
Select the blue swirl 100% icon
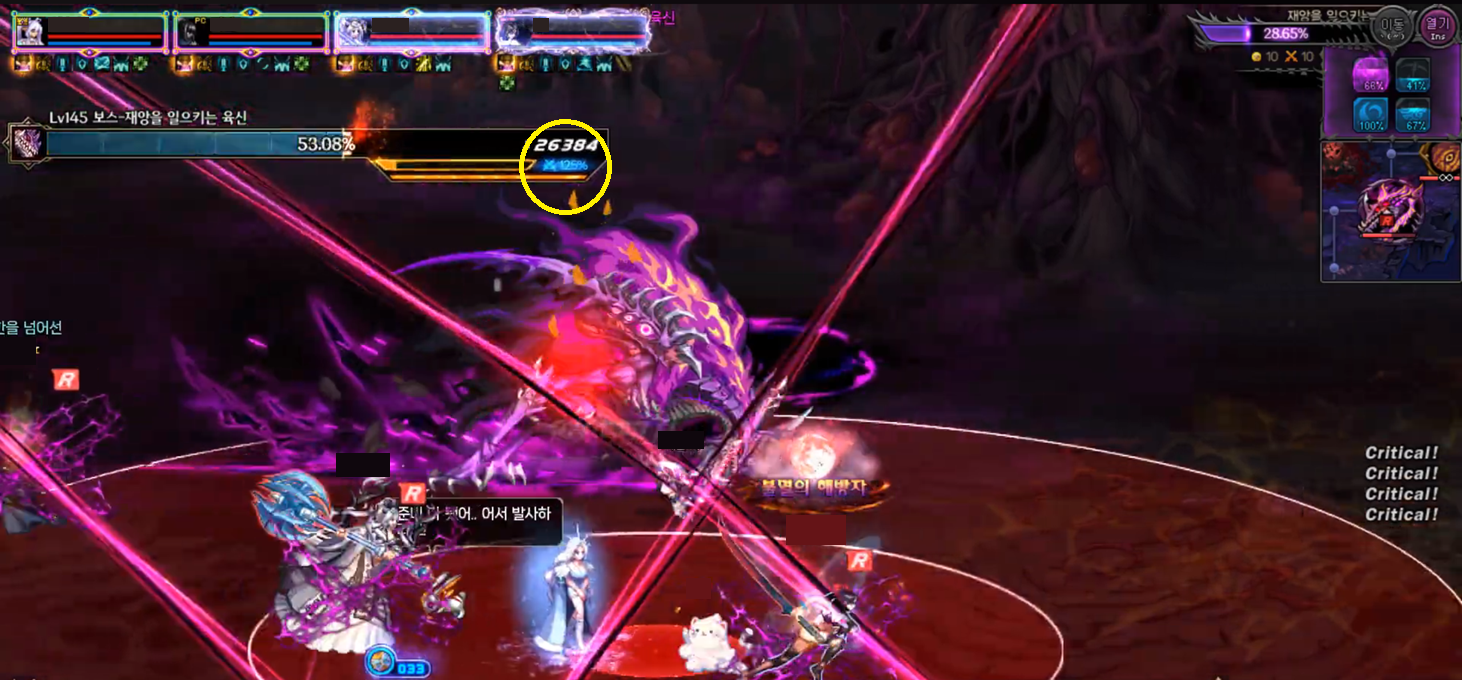point(1367,113)
